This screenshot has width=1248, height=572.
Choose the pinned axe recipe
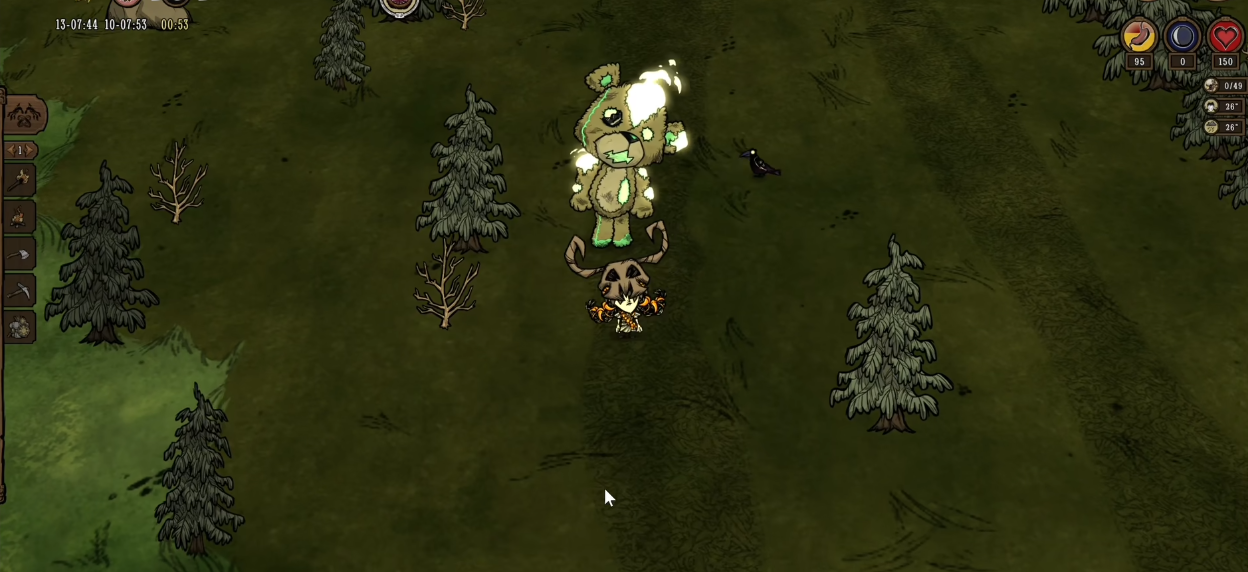coord(20,254)
